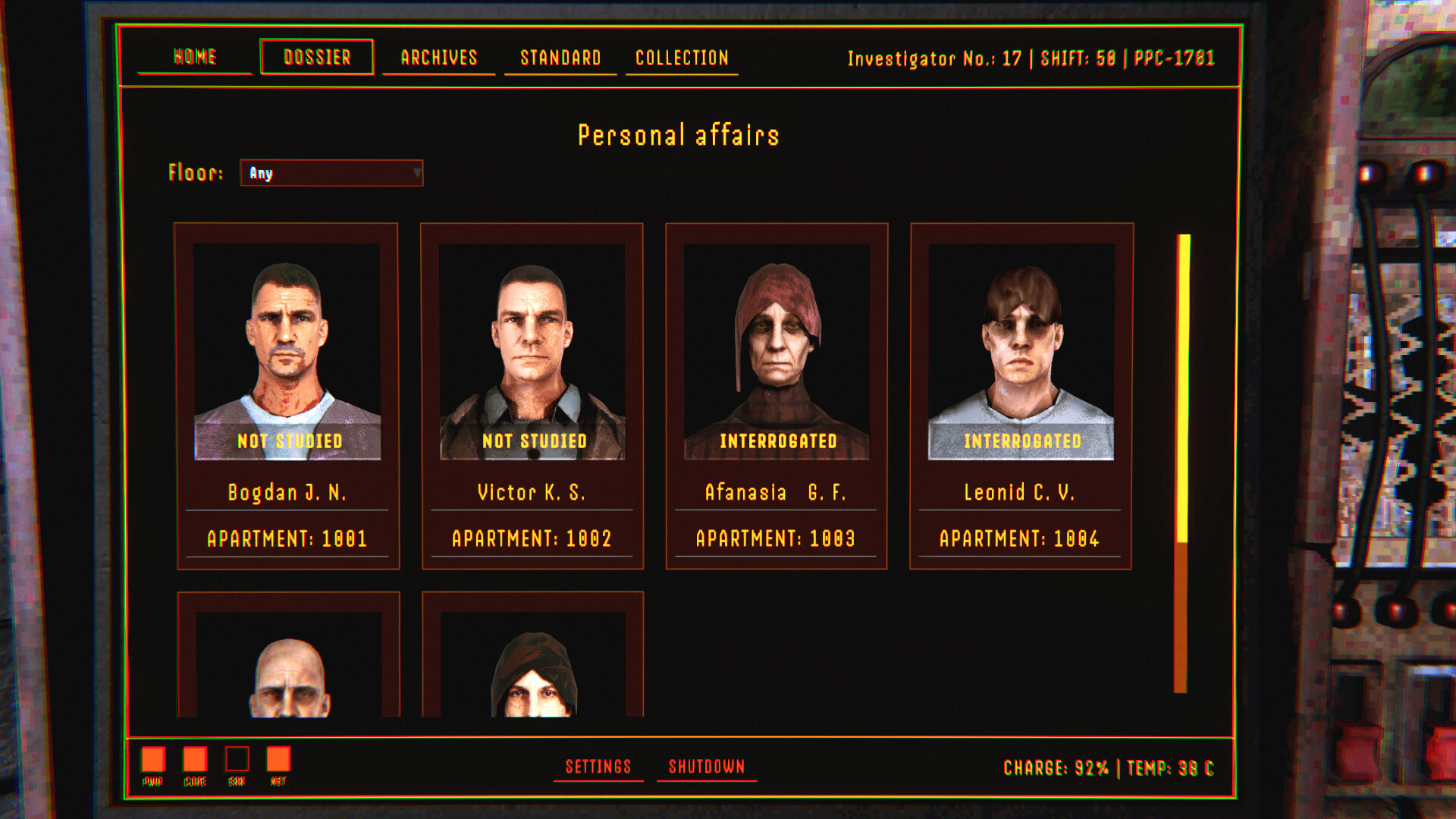Switch to the ARCHIVES tab
Screen dimensions: 1456x819
coord(438,57)
